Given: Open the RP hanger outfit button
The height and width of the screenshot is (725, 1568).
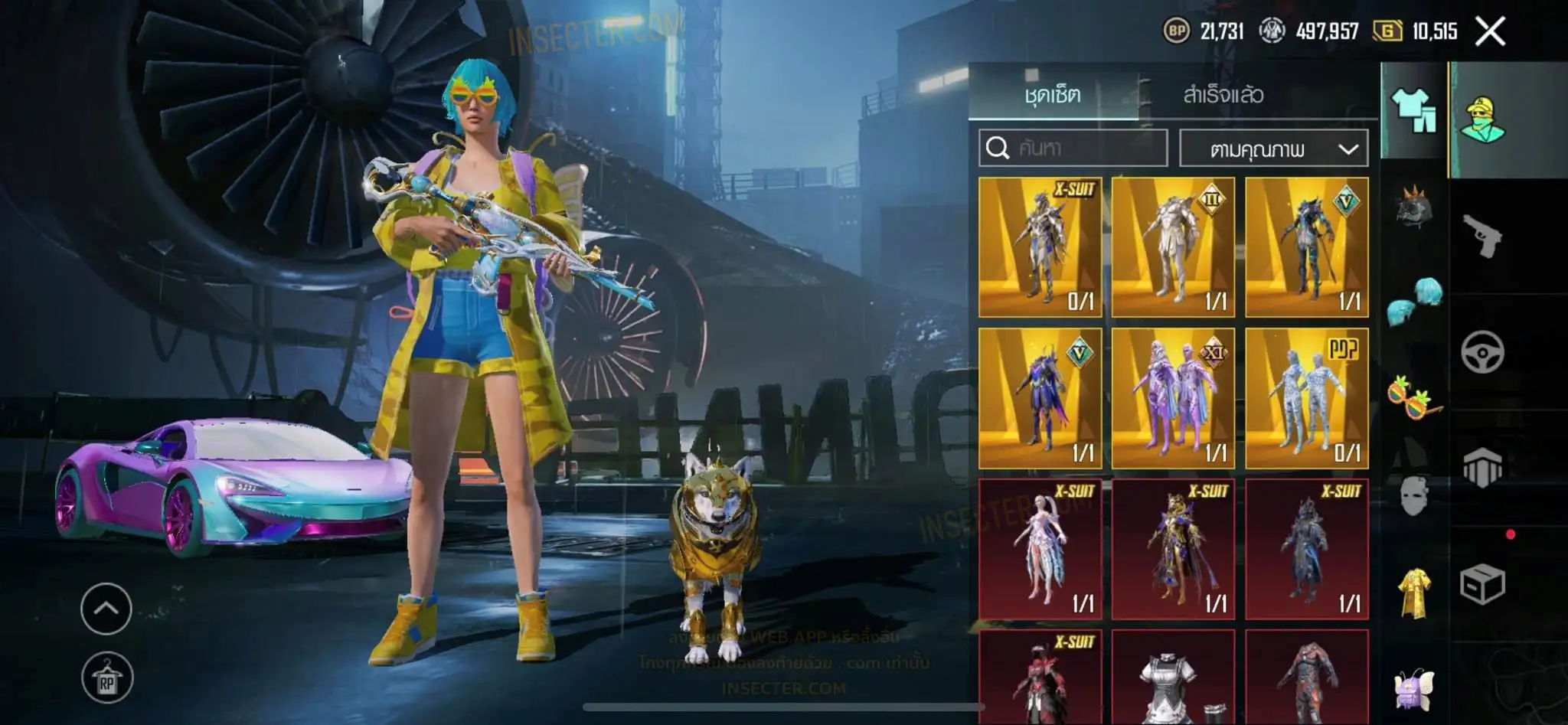Looking at the screenshot, I should pyautogui.click(x=106, y=678).
